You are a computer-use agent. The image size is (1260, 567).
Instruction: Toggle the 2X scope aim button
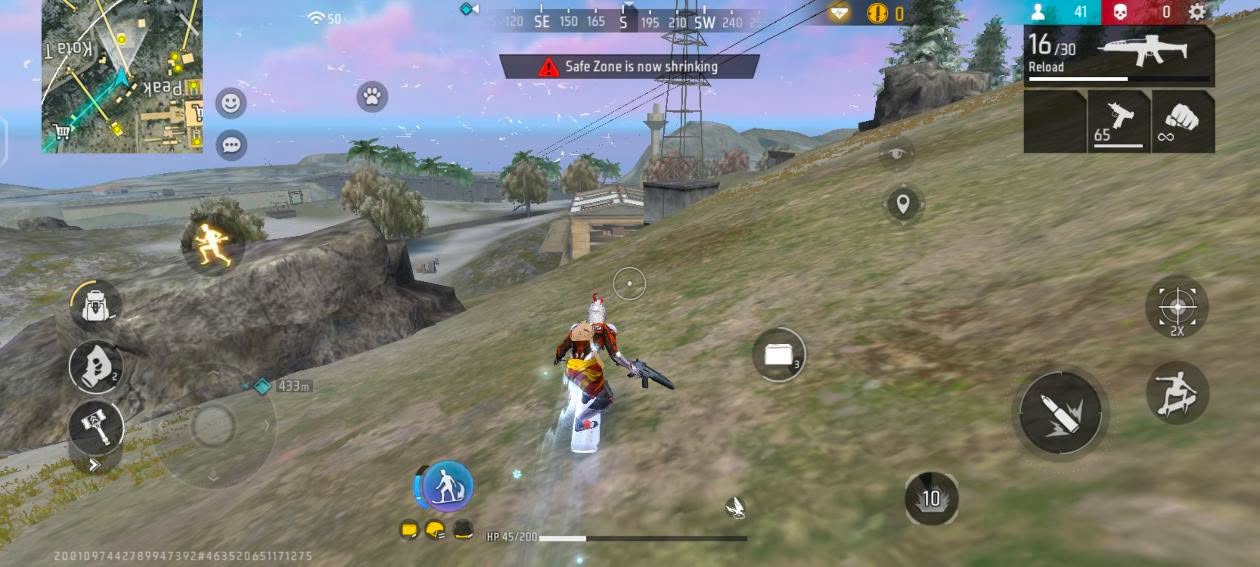click(1176, 306)
